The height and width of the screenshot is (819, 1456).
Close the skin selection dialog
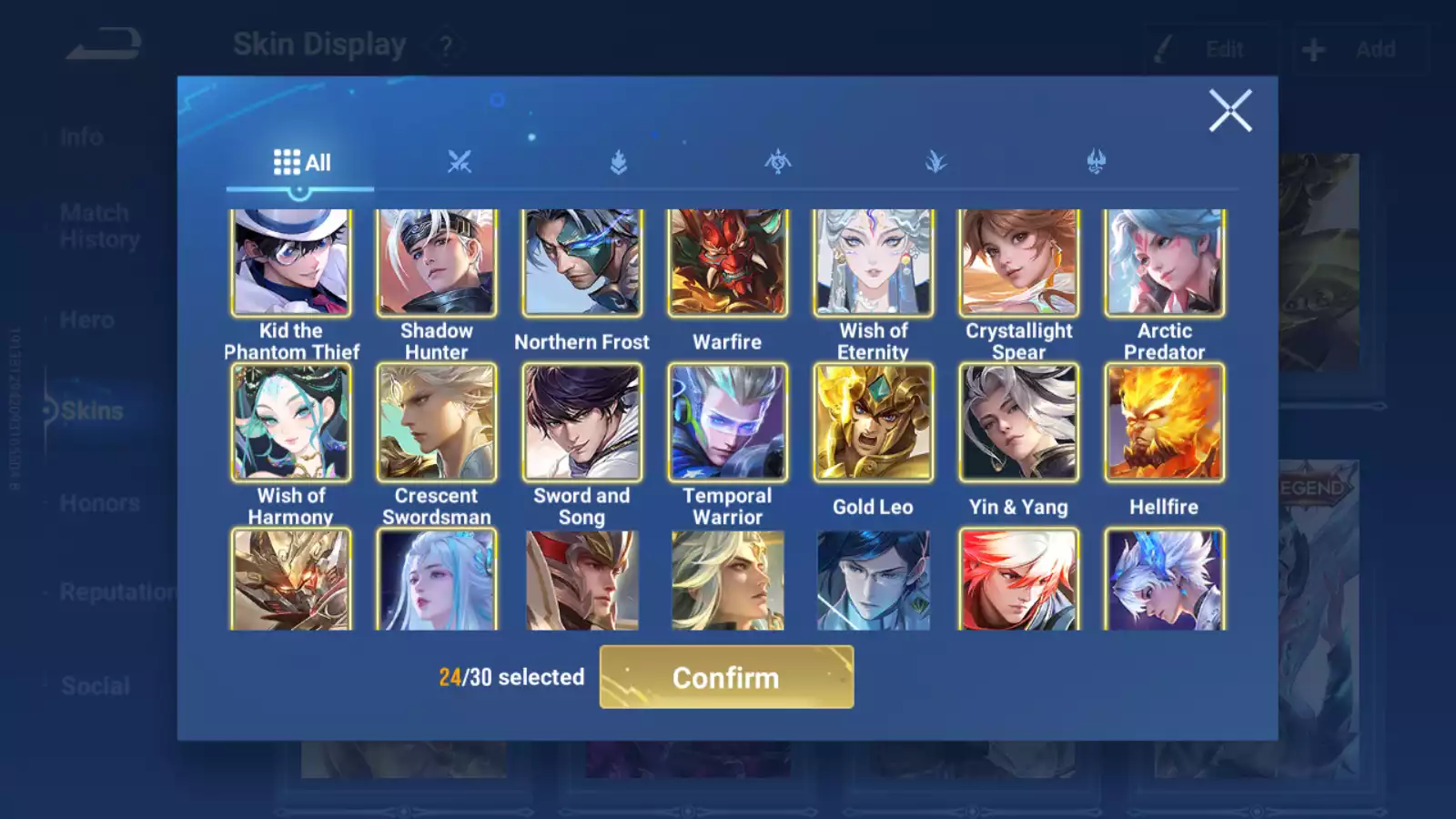pos(1230,111)
